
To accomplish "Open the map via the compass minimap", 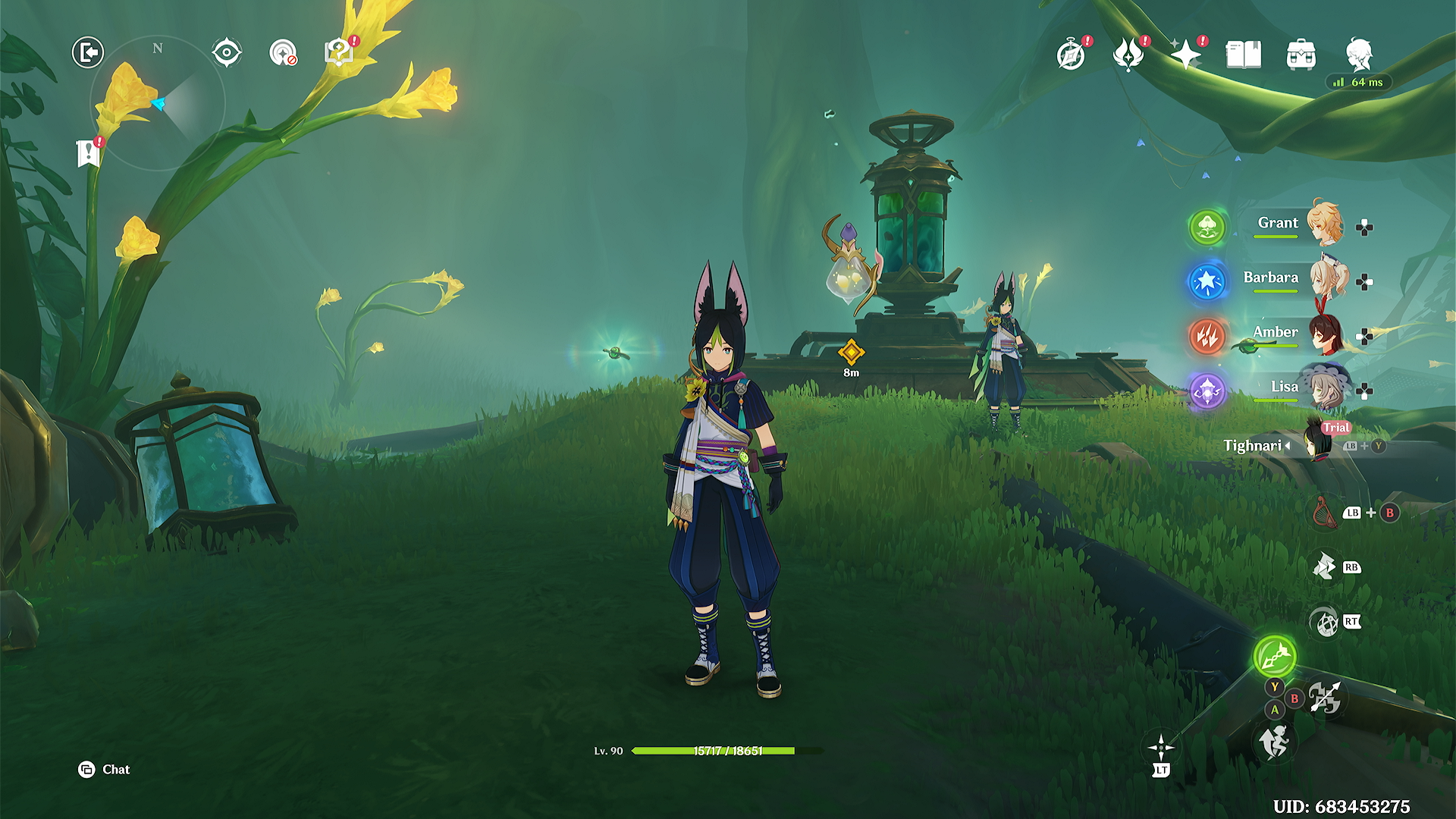I will pos(158,103).
